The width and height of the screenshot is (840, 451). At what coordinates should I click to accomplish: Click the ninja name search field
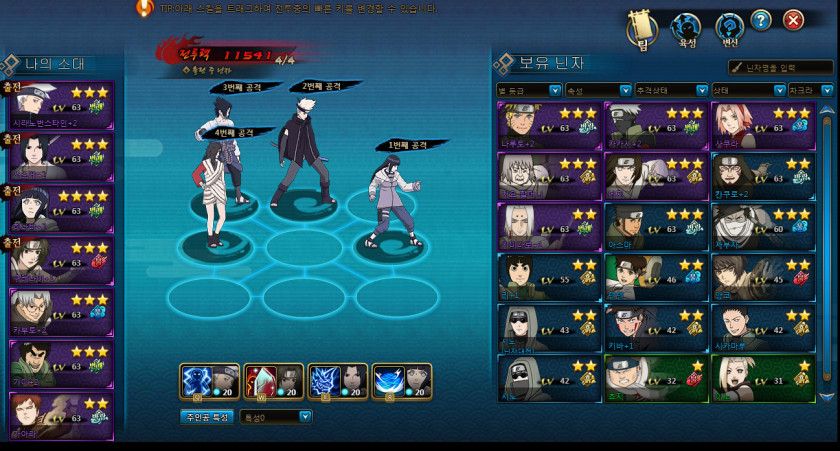click(784, 68)
